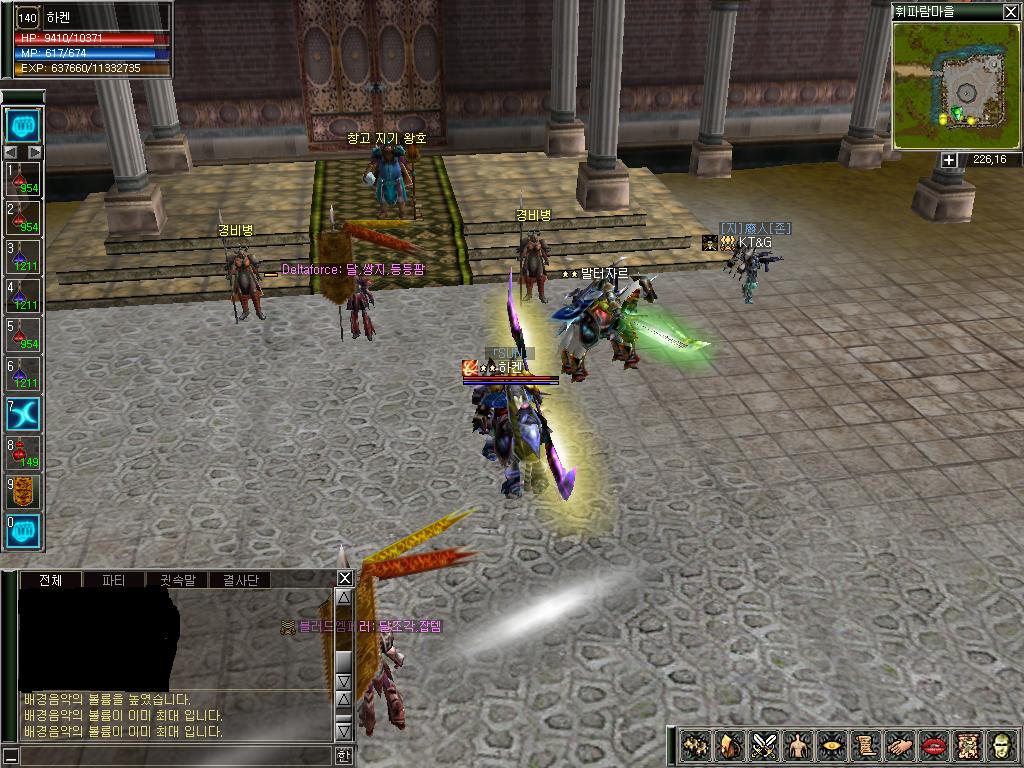Screen dimensions: 1024x768
Task: Close the chat window with X
Action: [x=344, y=578]
